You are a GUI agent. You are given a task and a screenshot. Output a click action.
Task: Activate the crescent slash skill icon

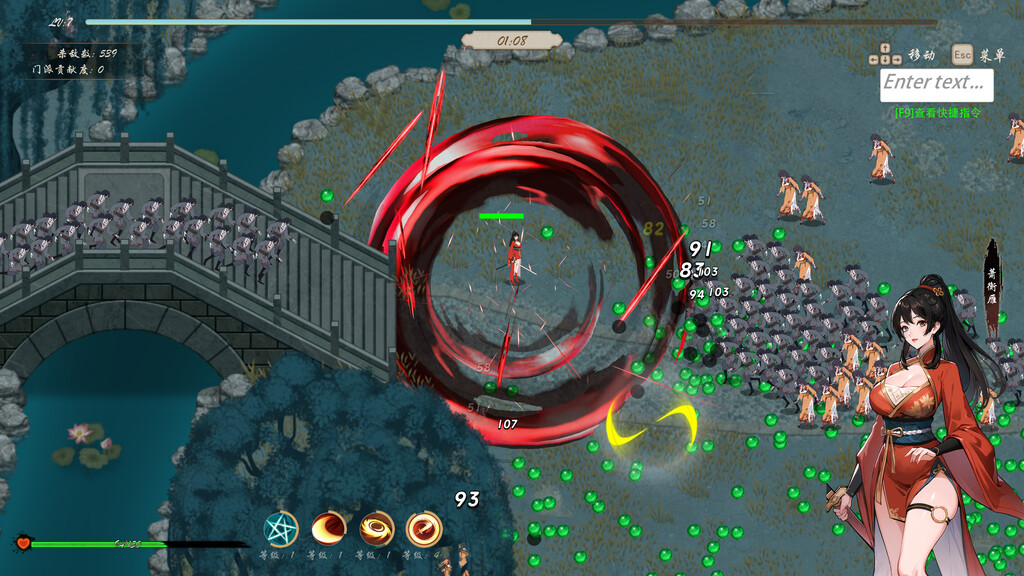click(x=329, y=529)
